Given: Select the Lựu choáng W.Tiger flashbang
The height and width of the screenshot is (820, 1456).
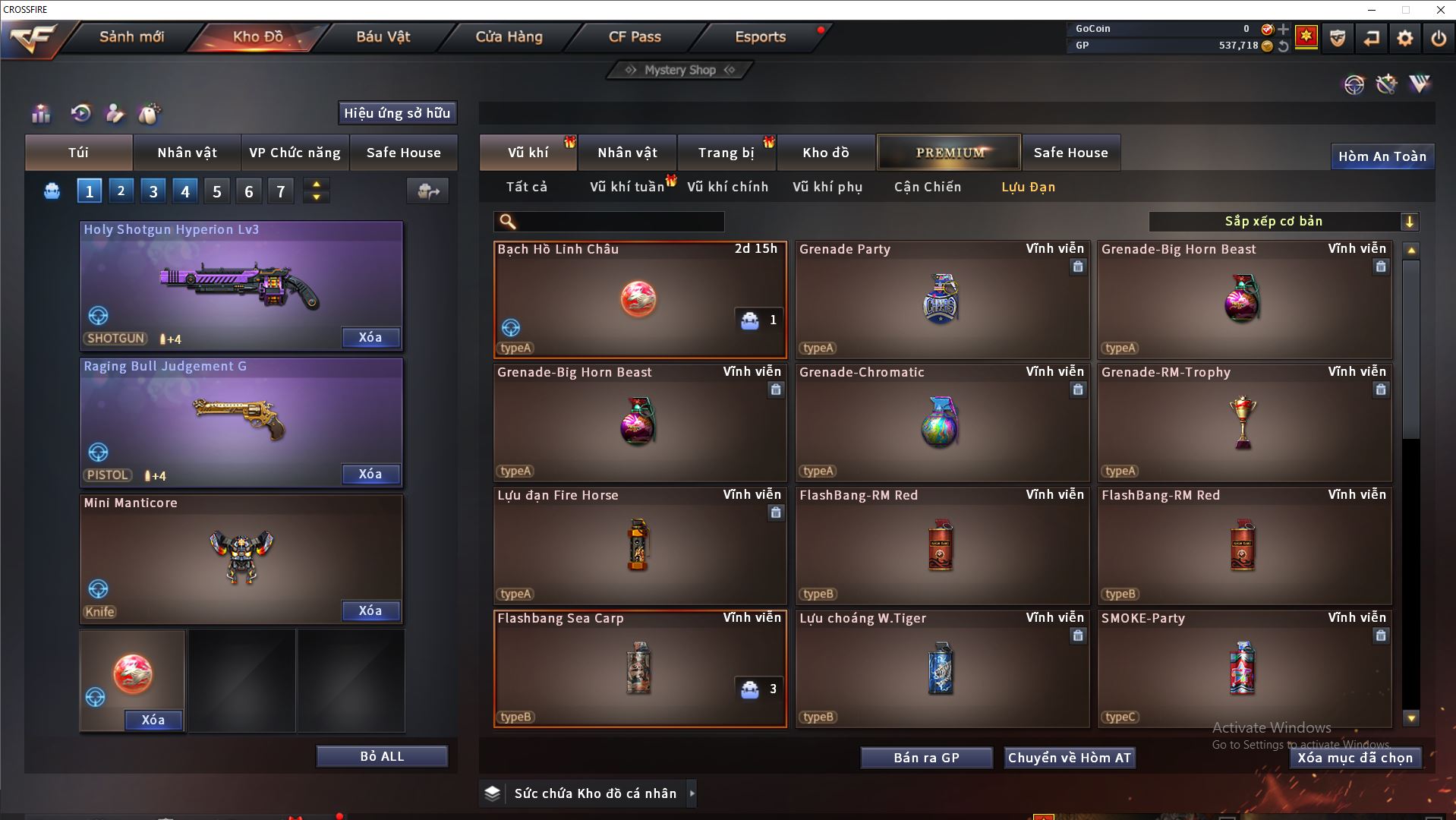Looking at the screenshot, I should 941,668.
